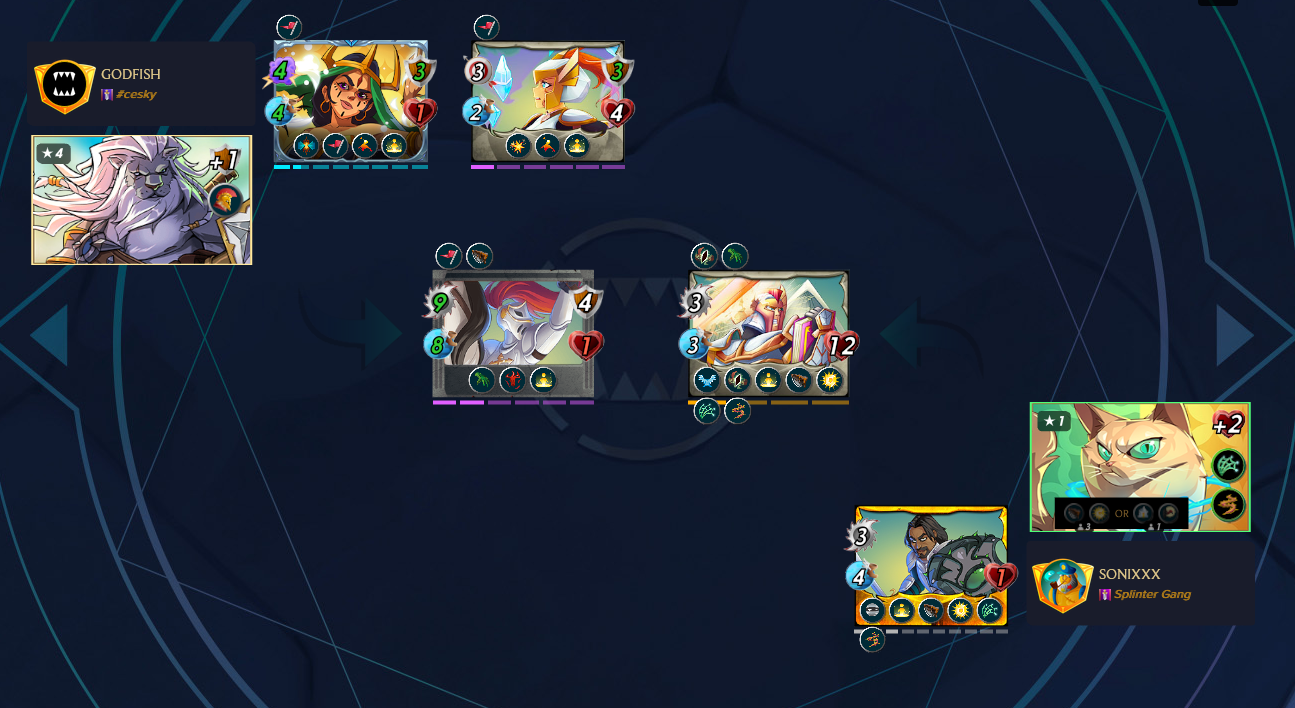Choose the crystal-wielding orange-haired monster card
Viewport: 1295px width, 708px height.
(548, 101)
